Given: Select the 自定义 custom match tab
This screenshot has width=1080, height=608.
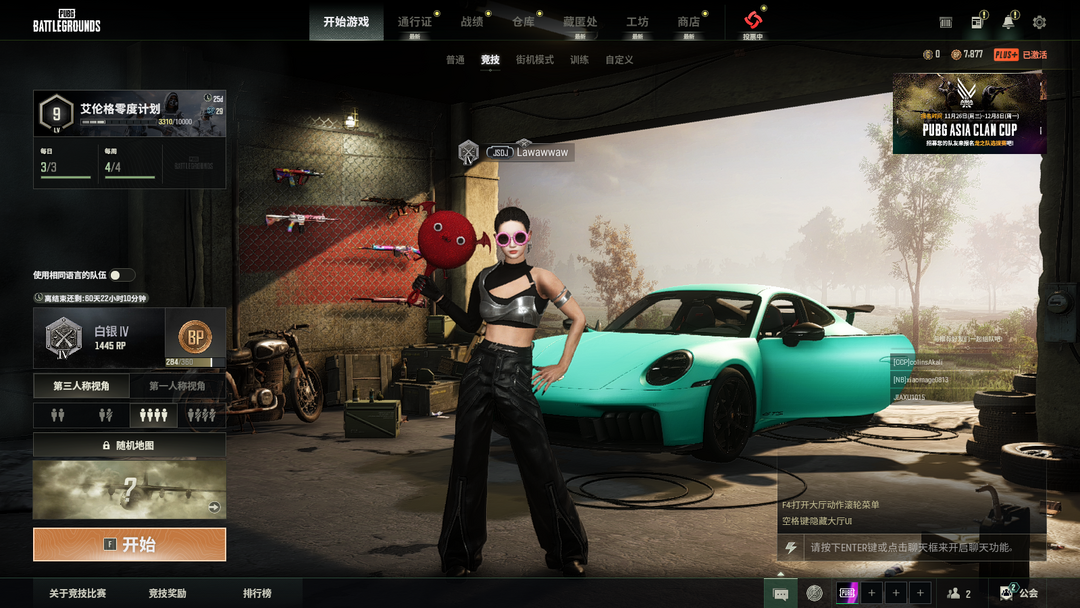Looking at the screenshot, I should 619,60.
